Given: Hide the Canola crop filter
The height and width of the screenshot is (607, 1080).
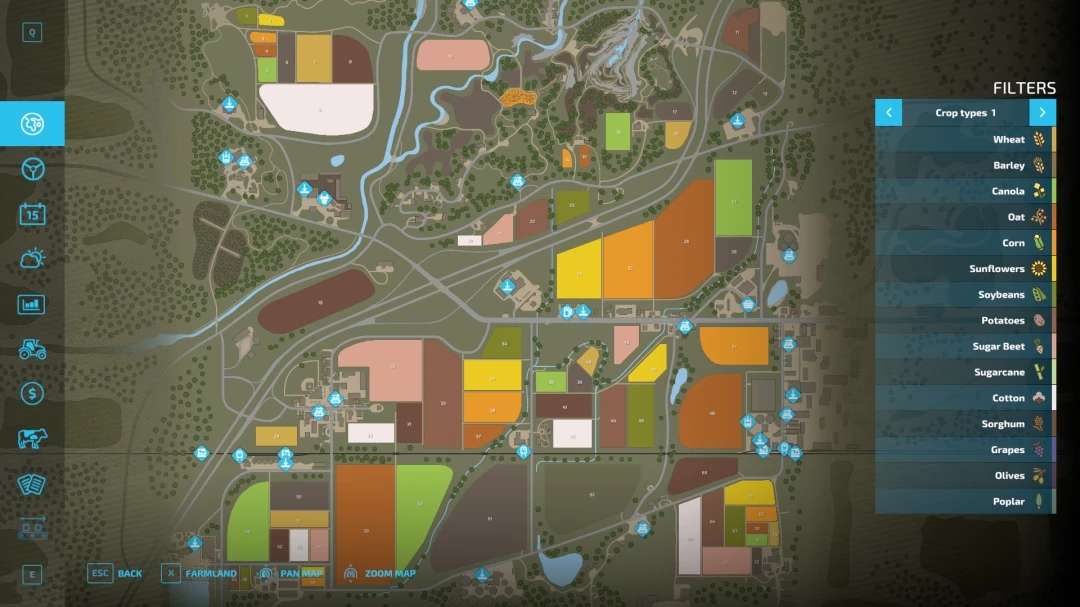Looking at the screenshot, I should [x=965, y=192].
